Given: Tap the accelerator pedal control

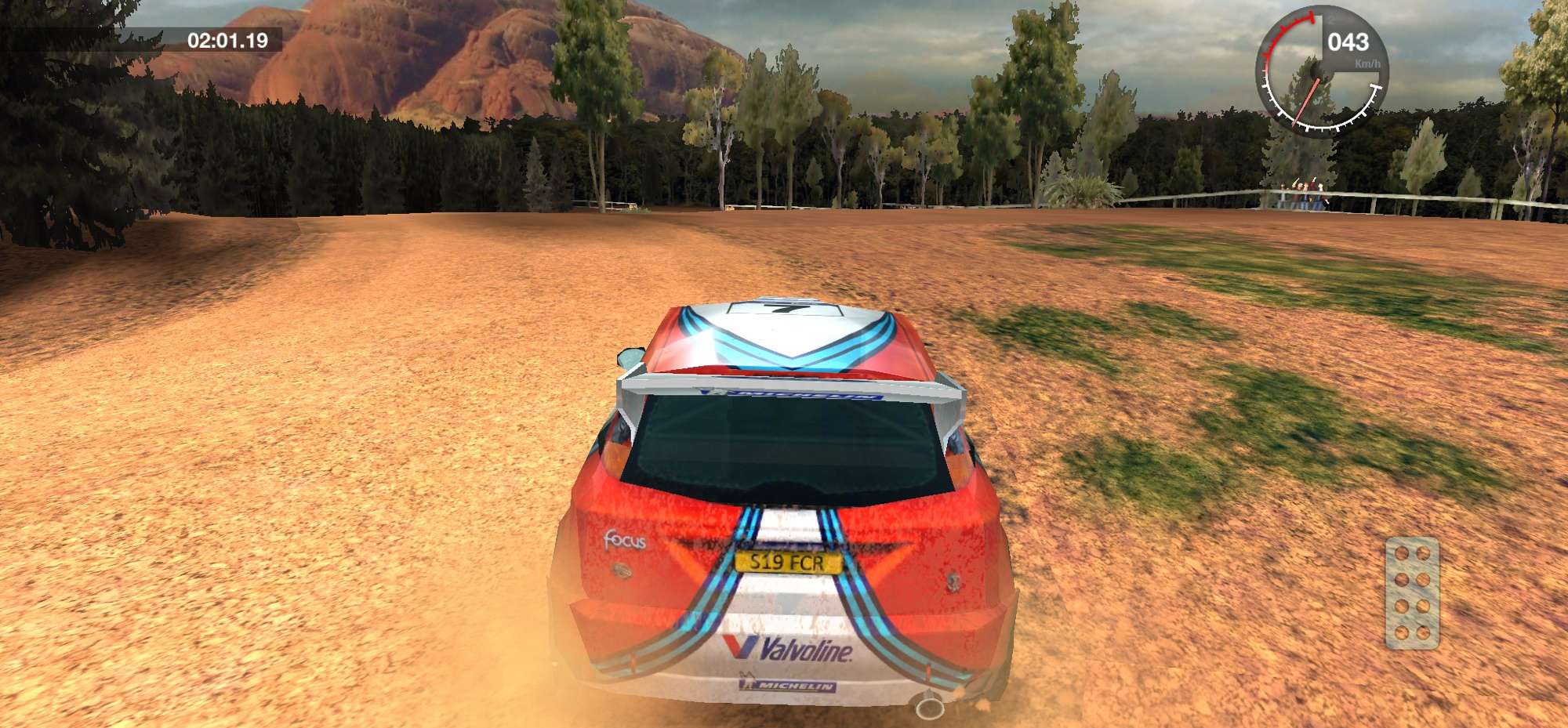Looking at the screenshot, I should click(1412, 593).
